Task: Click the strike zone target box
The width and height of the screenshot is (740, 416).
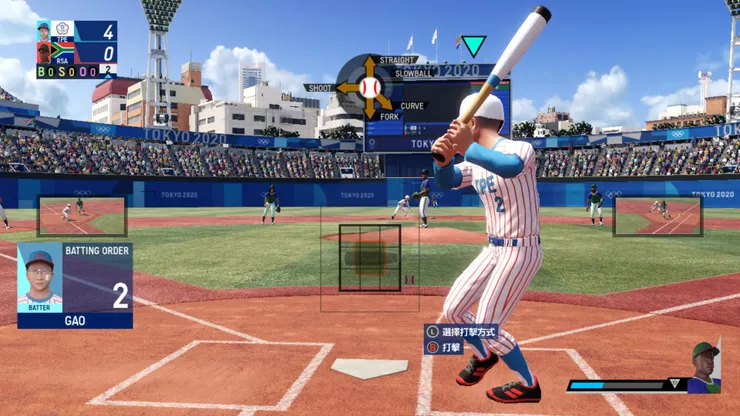Action: 370,257
